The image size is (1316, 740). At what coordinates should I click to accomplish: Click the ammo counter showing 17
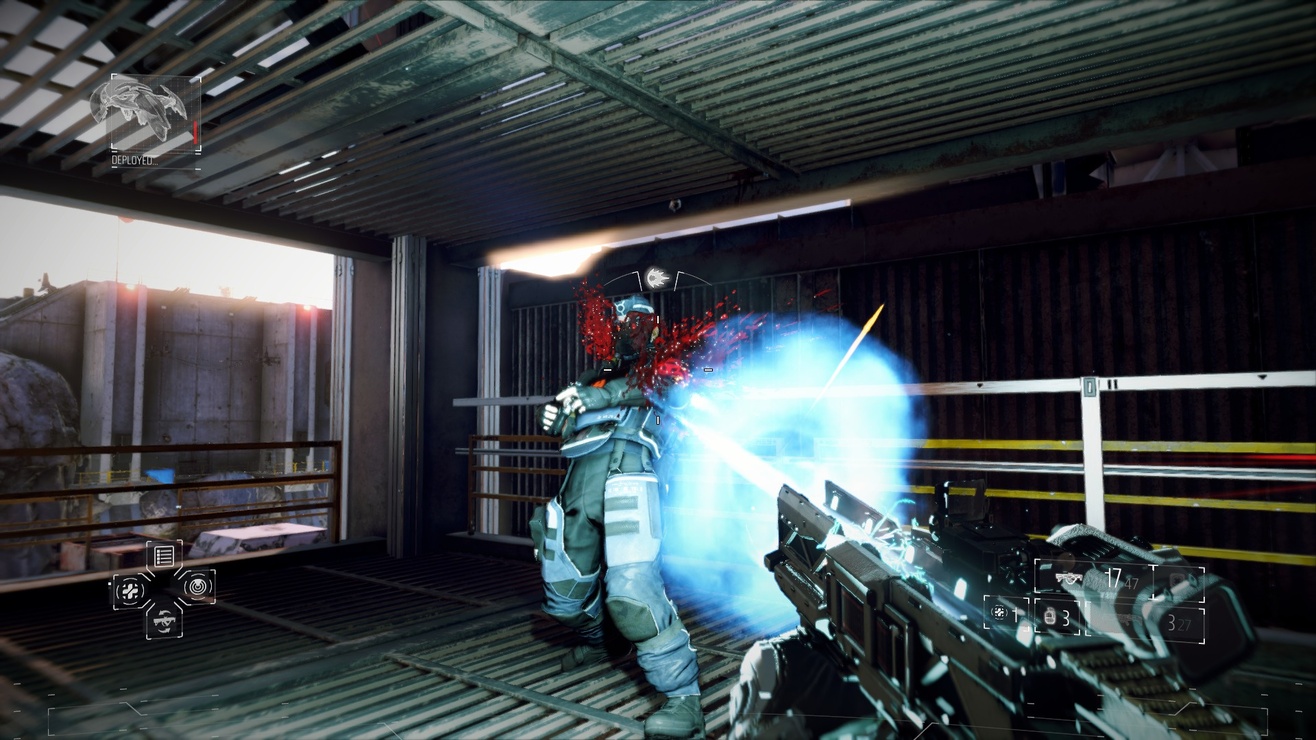[x=1114, y=576]
